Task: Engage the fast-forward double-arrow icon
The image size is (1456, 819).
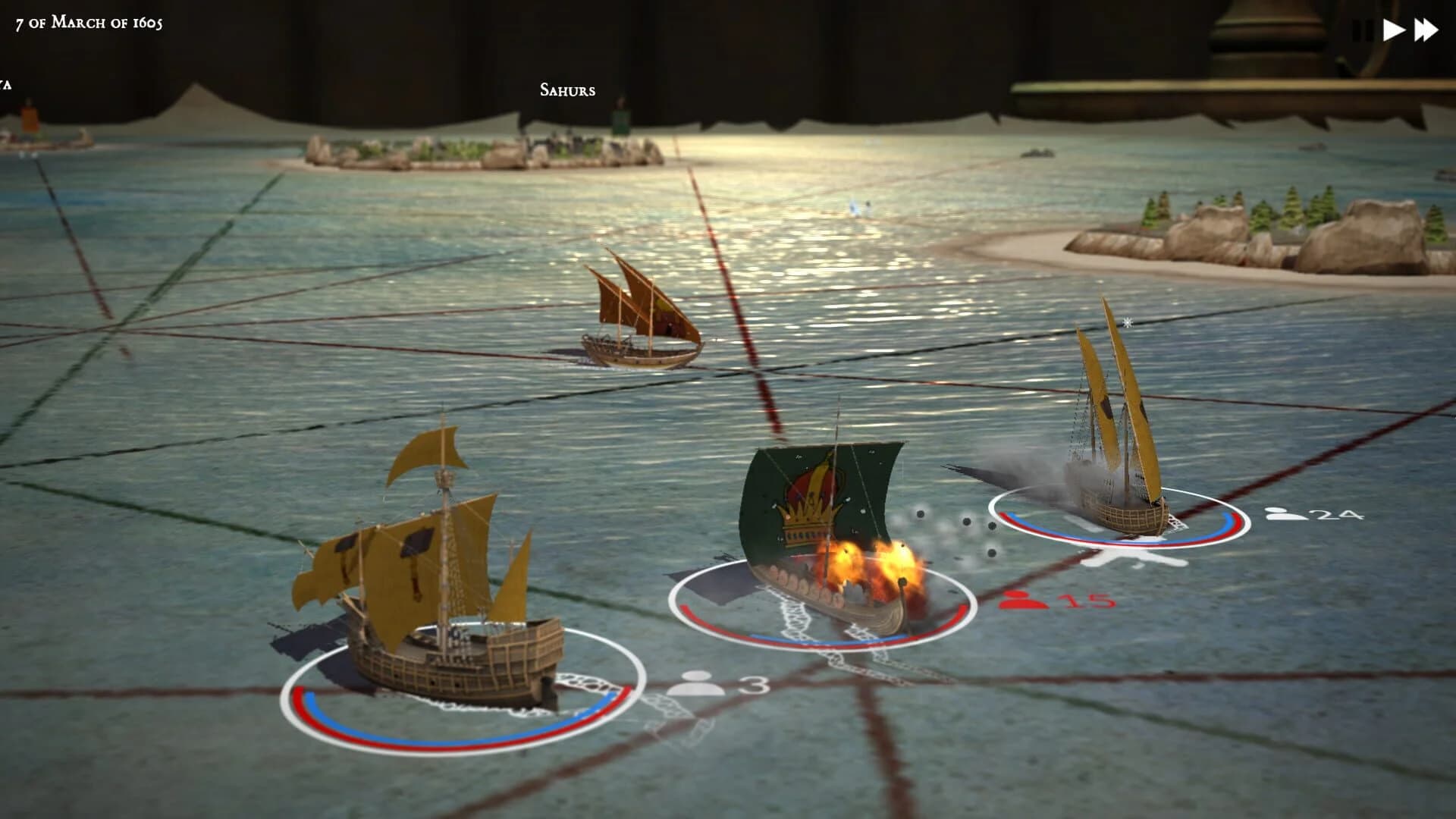Action: pos(1426,30)
